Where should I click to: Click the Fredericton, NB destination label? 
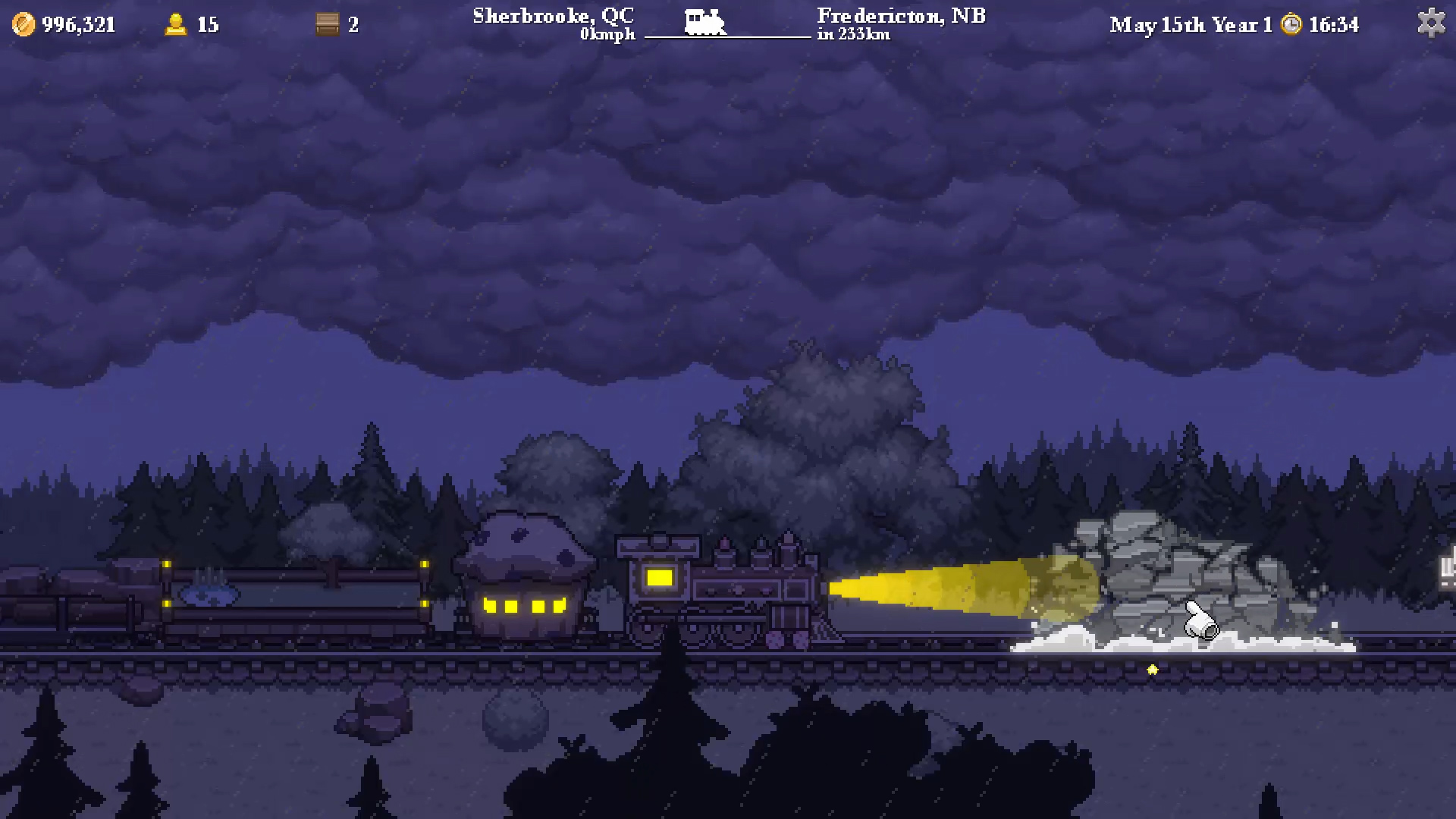click(900, 15)
